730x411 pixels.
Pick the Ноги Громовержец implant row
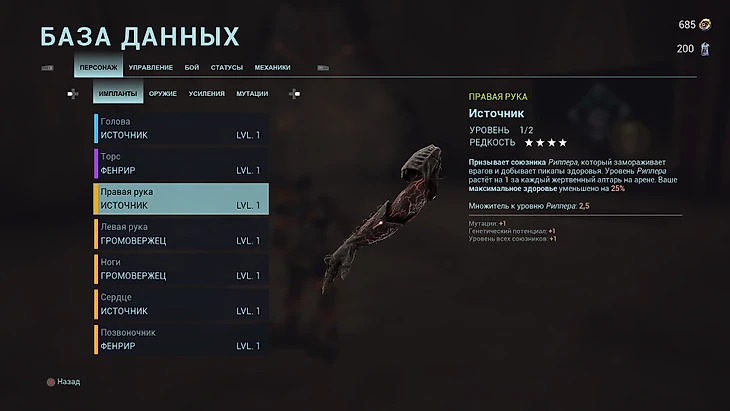(181, 268)
